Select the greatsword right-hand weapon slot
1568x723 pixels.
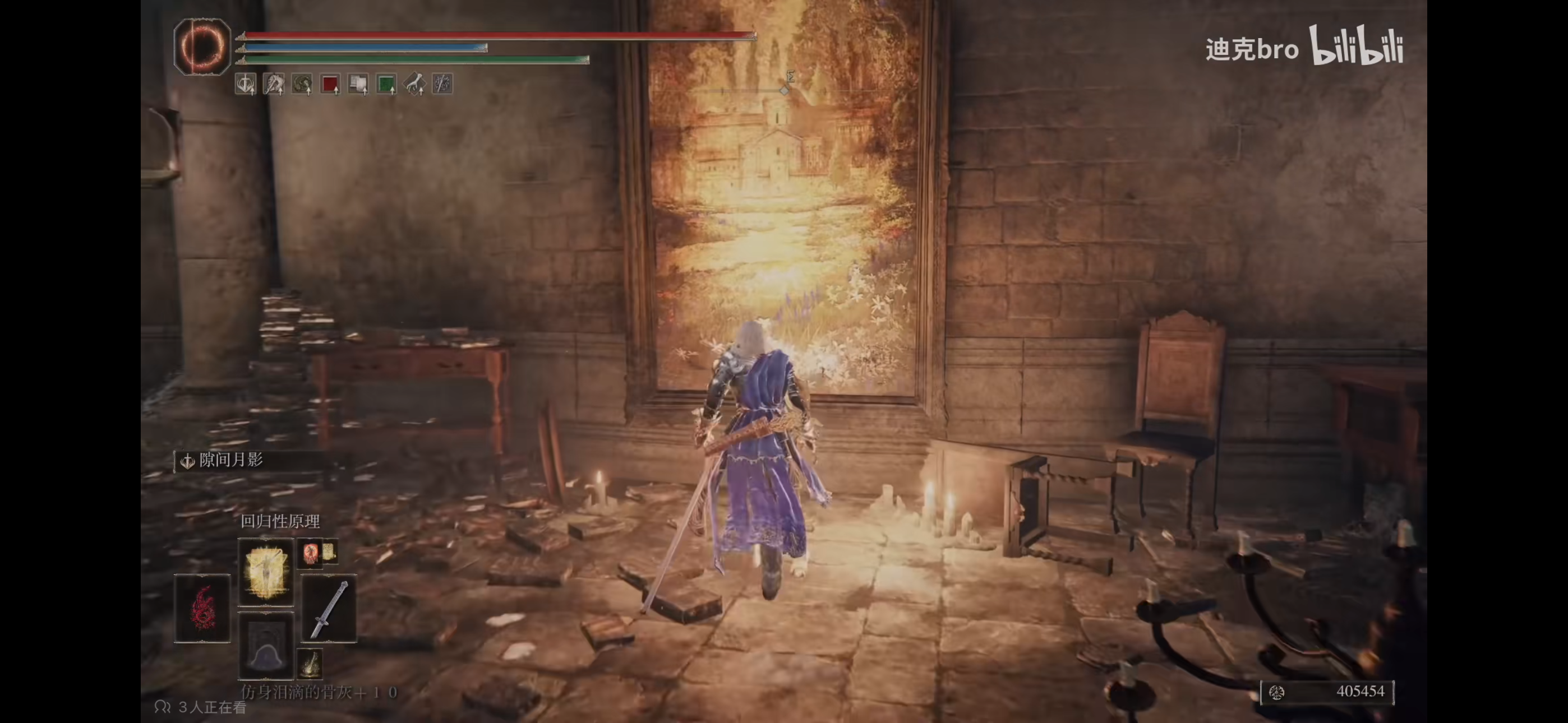tap(329, 608)
